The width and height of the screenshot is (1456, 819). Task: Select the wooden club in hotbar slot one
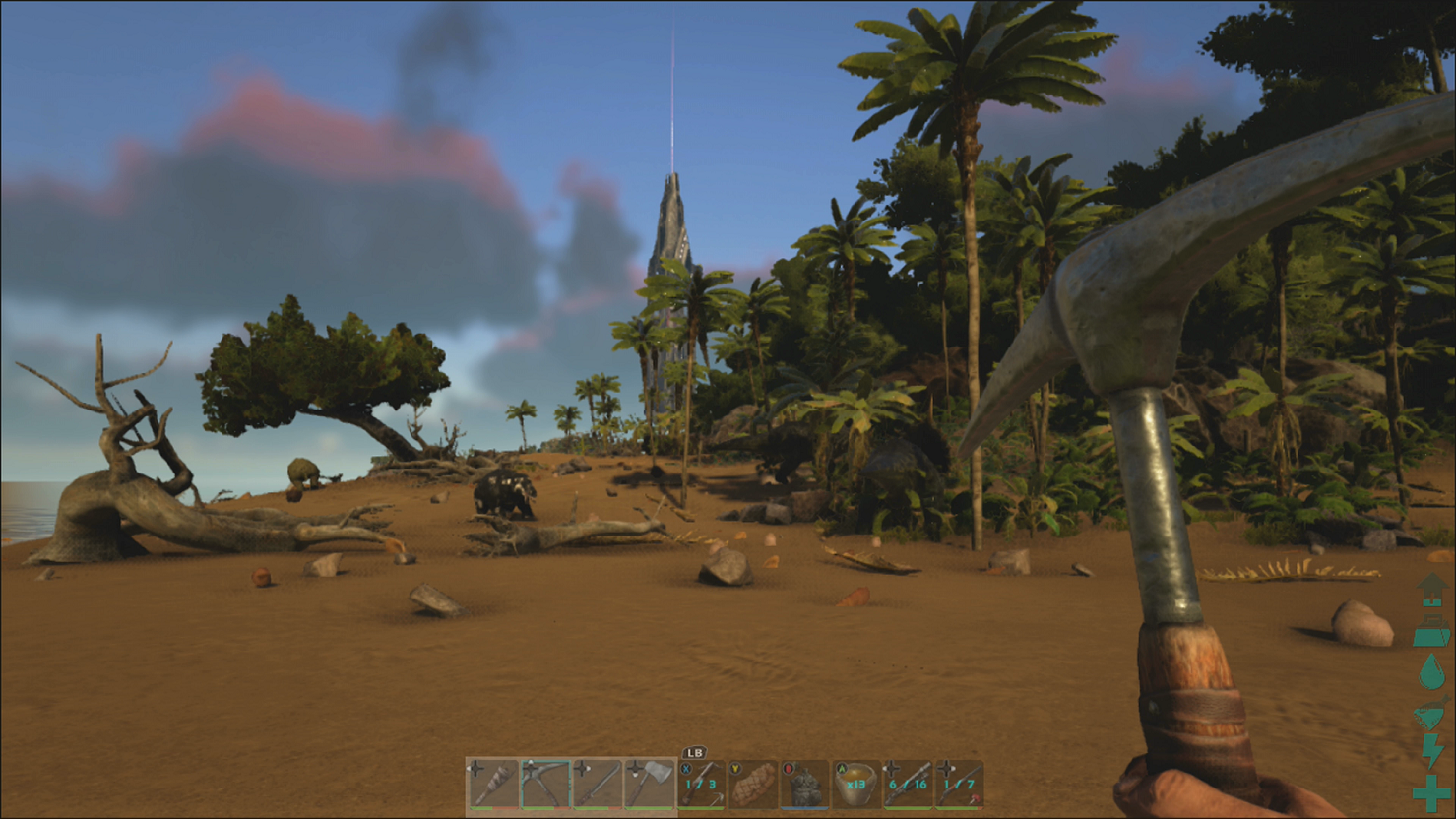[x=492, y=780]
